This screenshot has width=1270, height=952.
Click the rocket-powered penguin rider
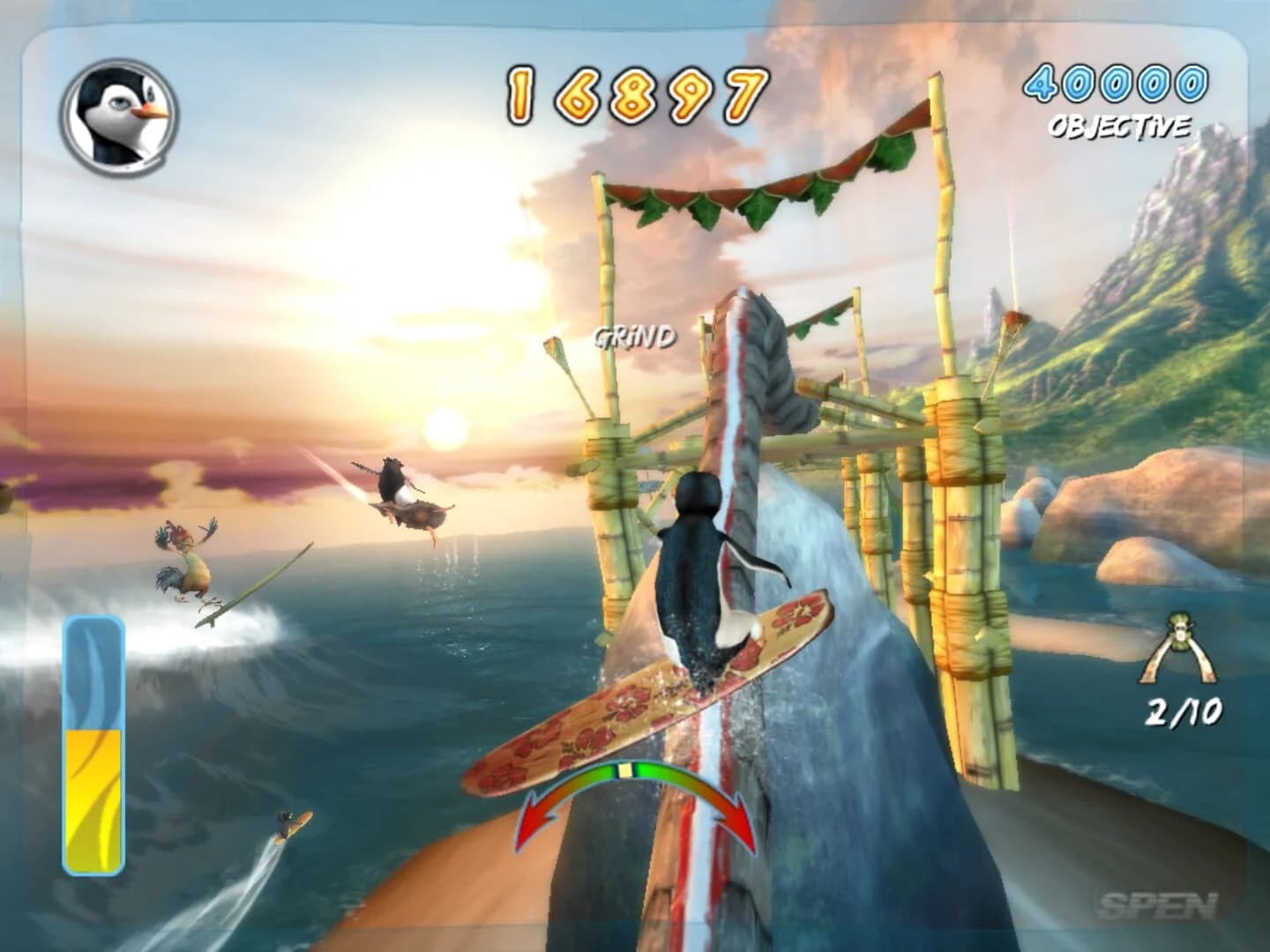pos(399,489)
